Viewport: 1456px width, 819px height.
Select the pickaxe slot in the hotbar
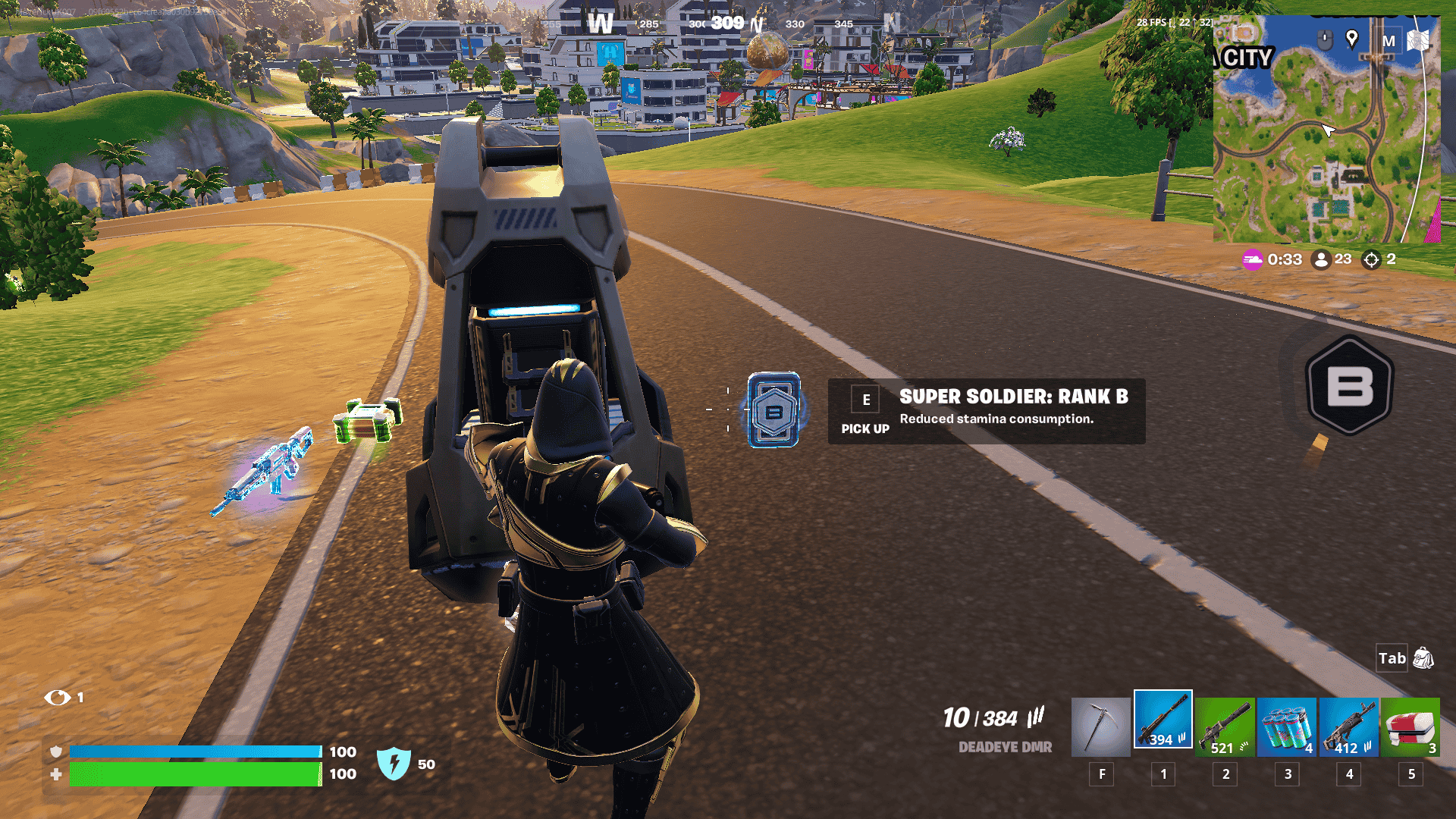1100,726
